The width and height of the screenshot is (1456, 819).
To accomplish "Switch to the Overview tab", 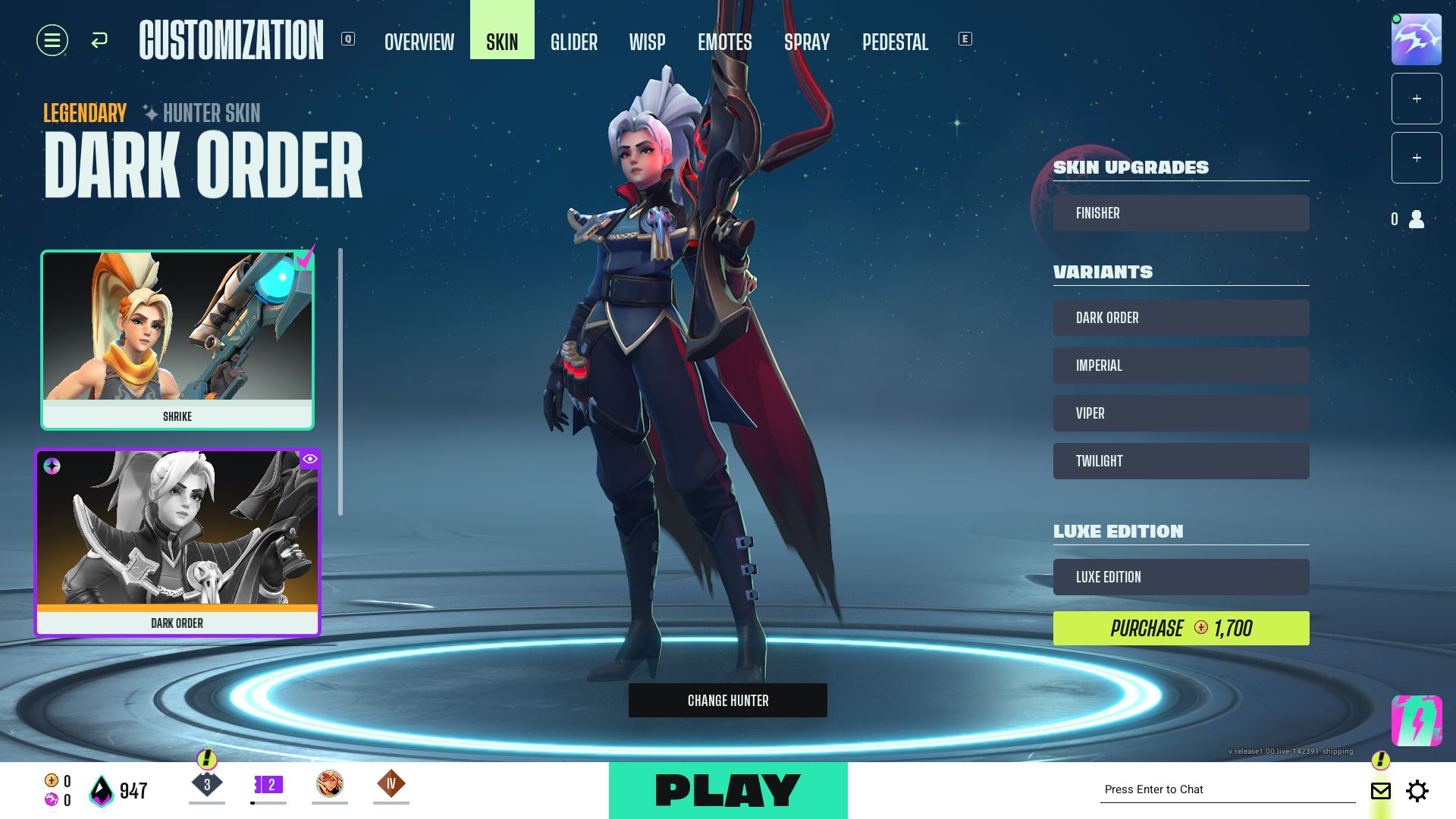I will pos(419,42).
